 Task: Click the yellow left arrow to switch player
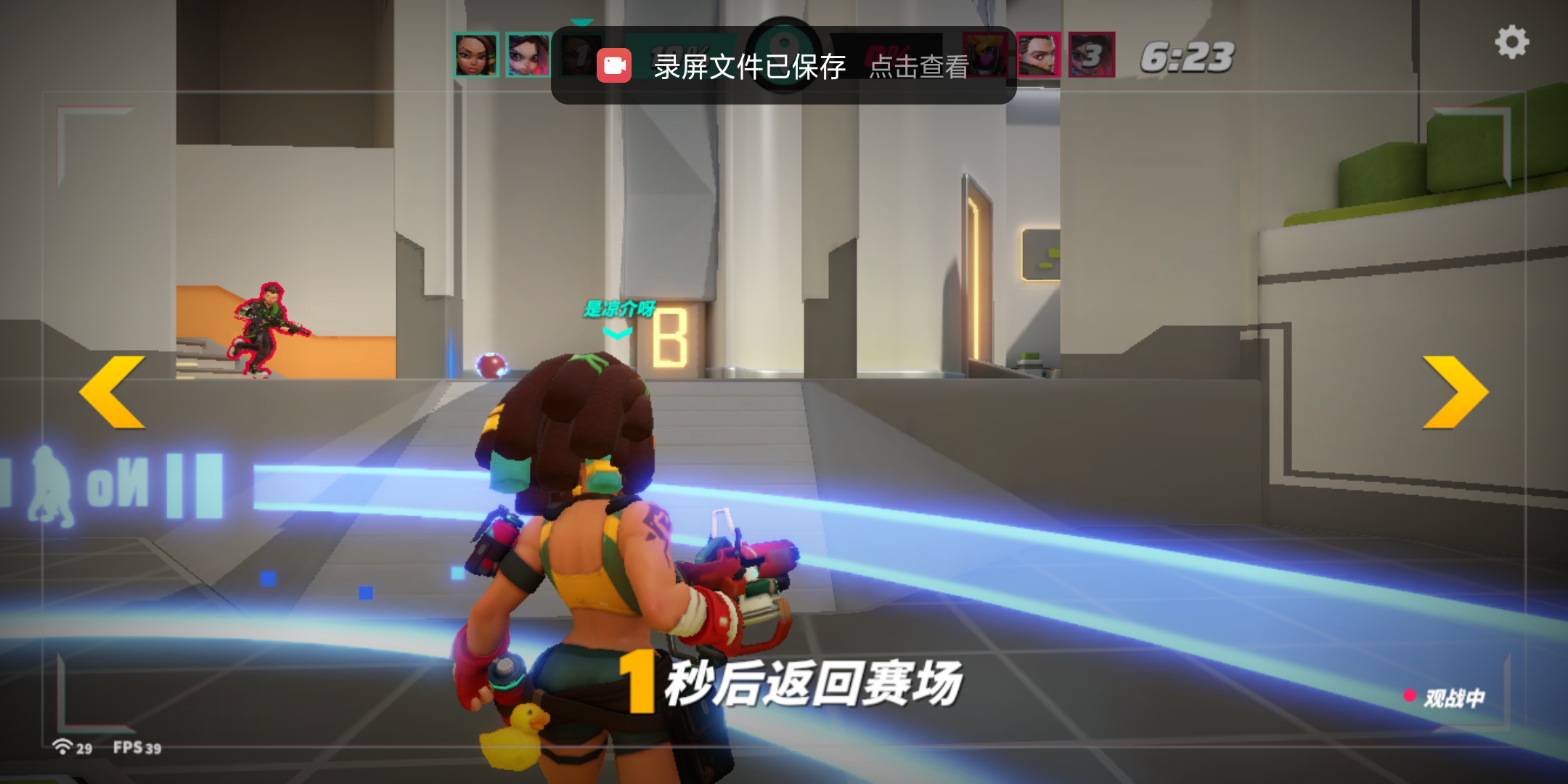114,393
